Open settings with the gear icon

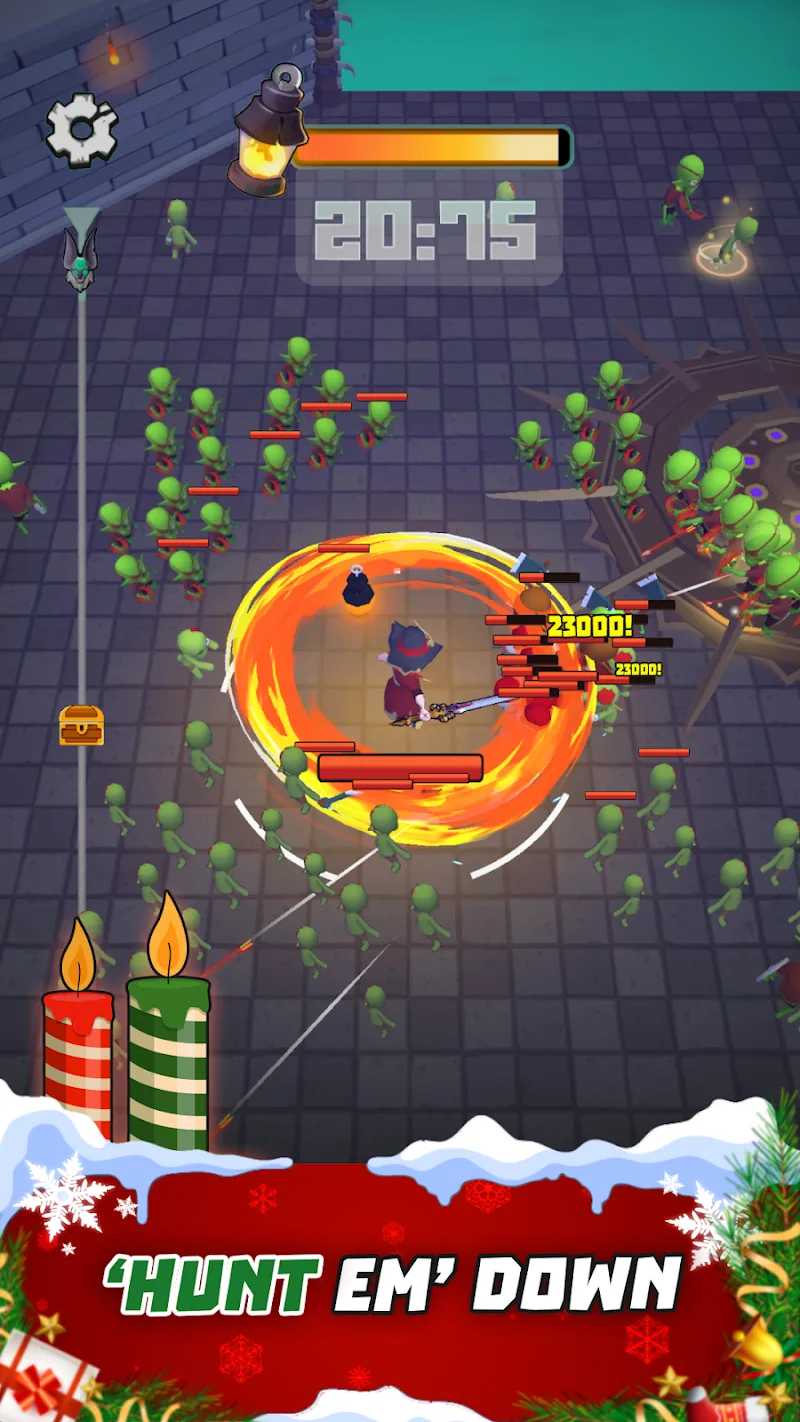(82, 129)
